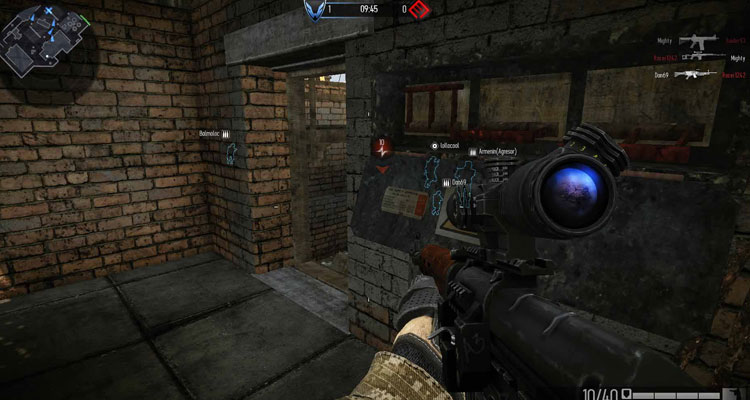
Task: Click the Armenin(Agresor) teammate name tag
Action: coord(498,150)
